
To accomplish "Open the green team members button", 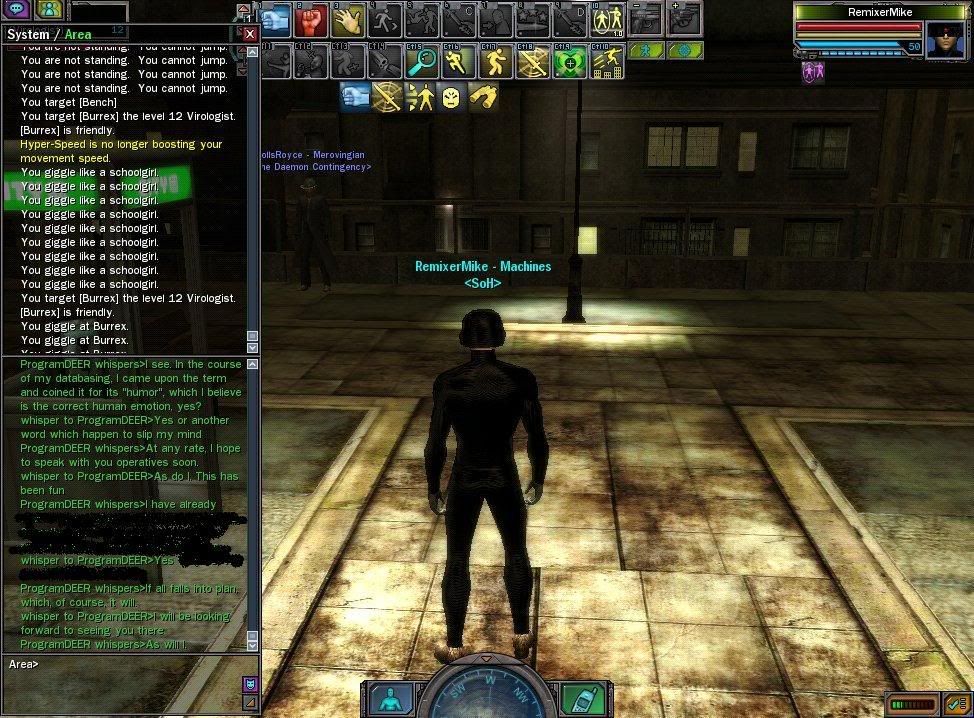I will pyautogui.click(x=49, y=9).
